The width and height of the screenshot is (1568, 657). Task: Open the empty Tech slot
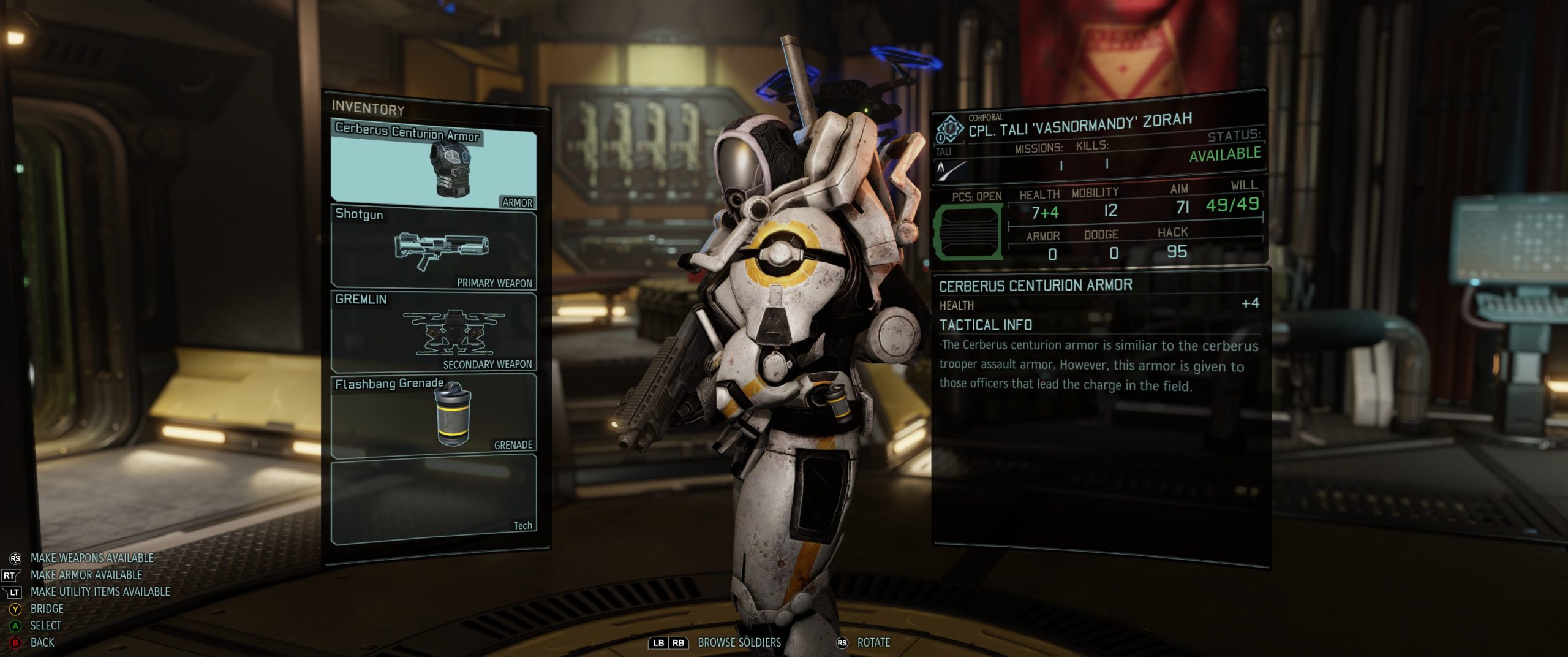[434, 499]
